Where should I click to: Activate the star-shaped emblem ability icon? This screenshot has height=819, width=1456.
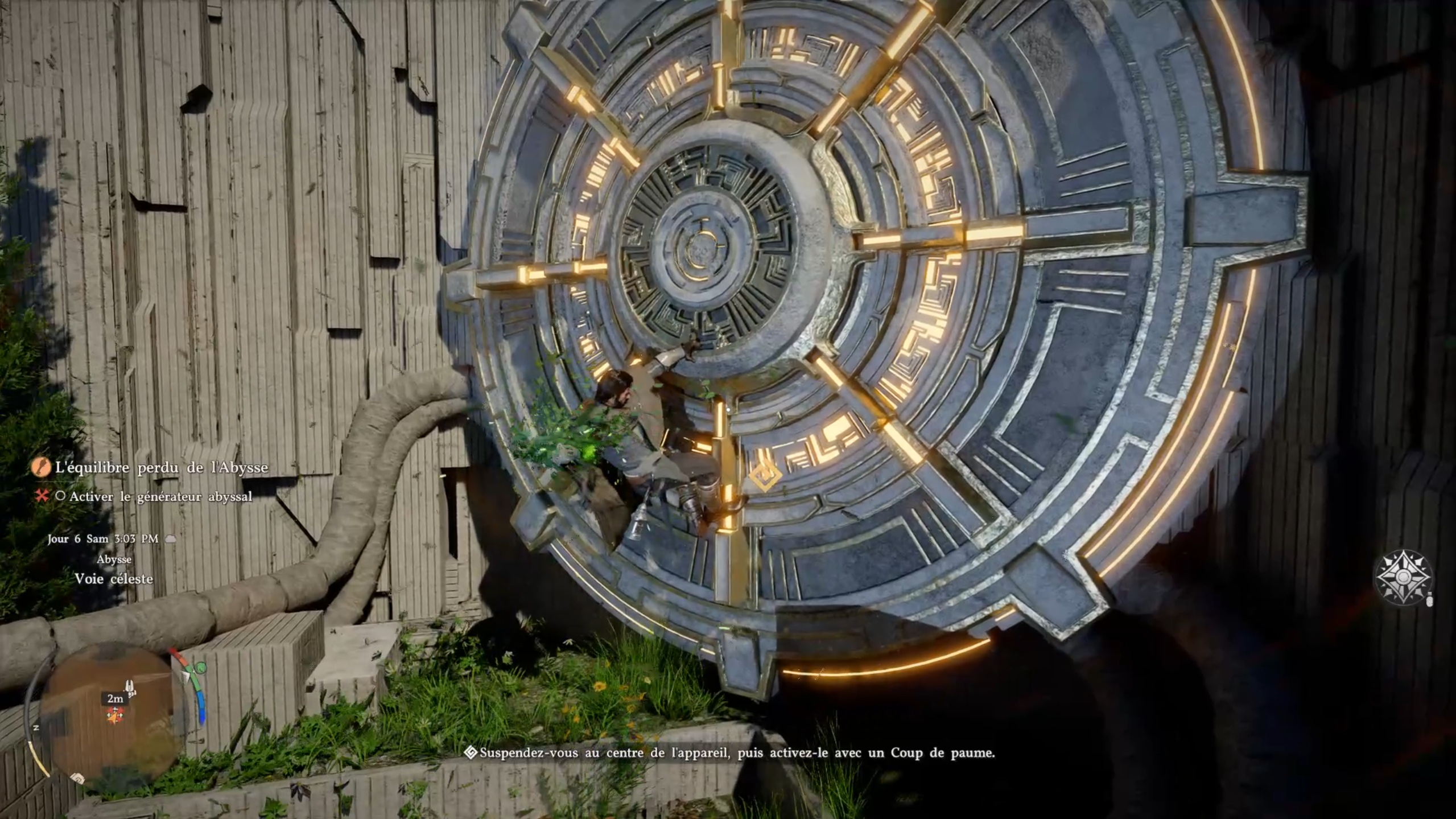click(1403, 577)
